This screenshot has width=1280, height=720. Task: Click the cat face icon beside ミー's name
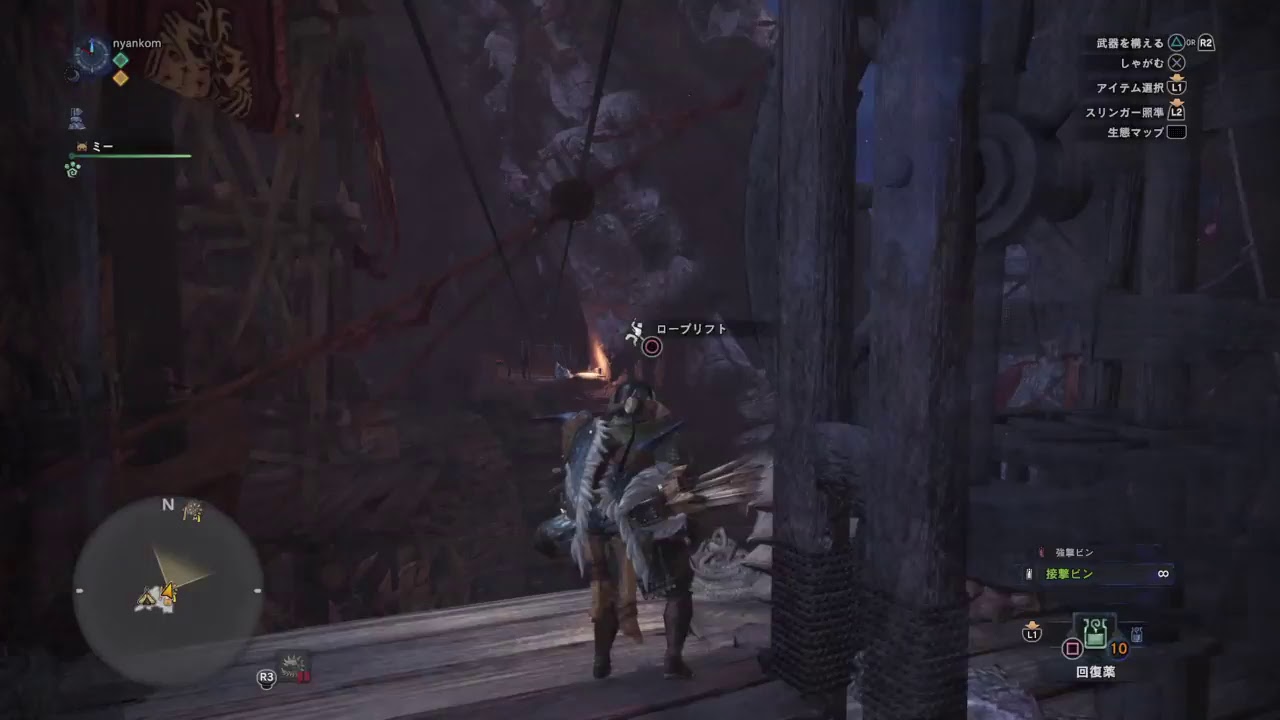pyautogui.click(x=80, y=147)
